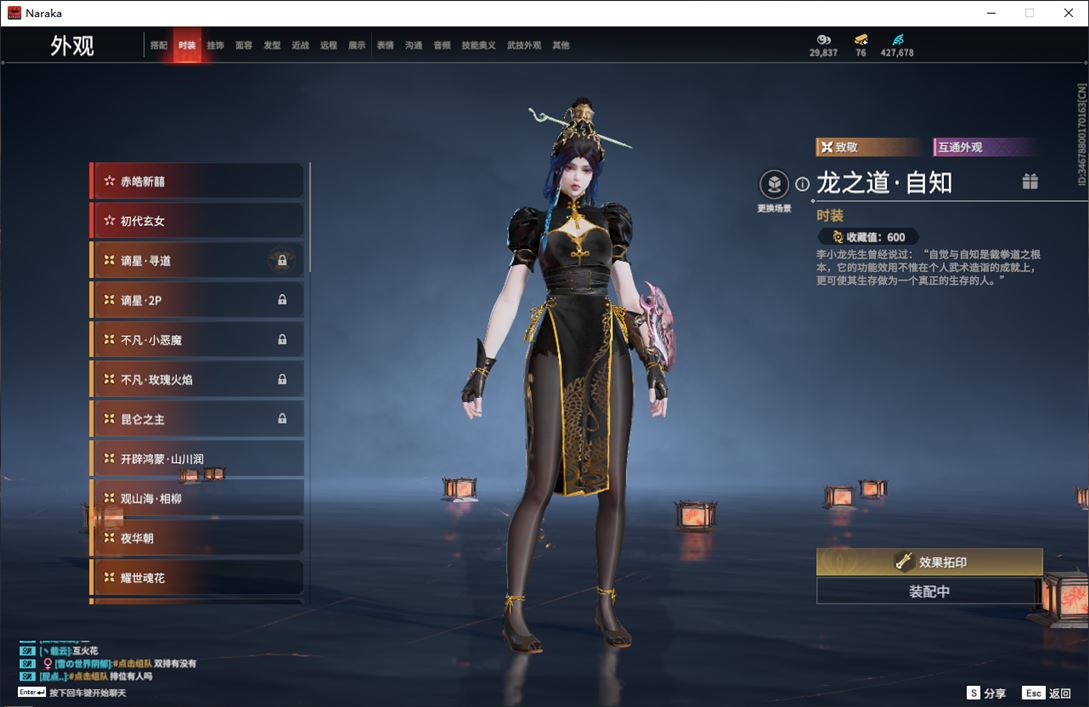
Task: Switch to the 搭配 tab
Action: (159, 46)
